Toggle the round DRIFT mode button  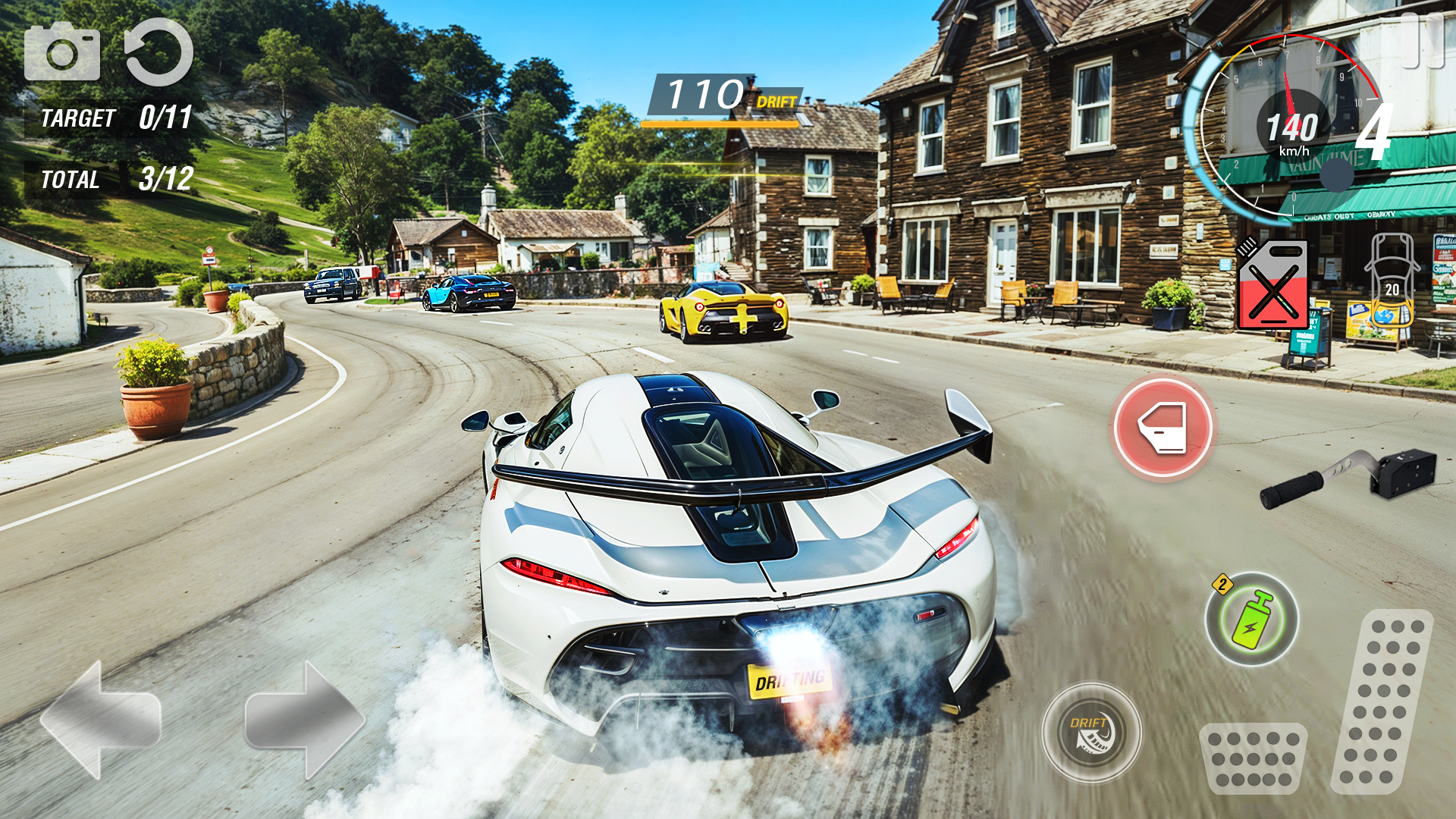pyautogui.click(x=1091, y=733)
